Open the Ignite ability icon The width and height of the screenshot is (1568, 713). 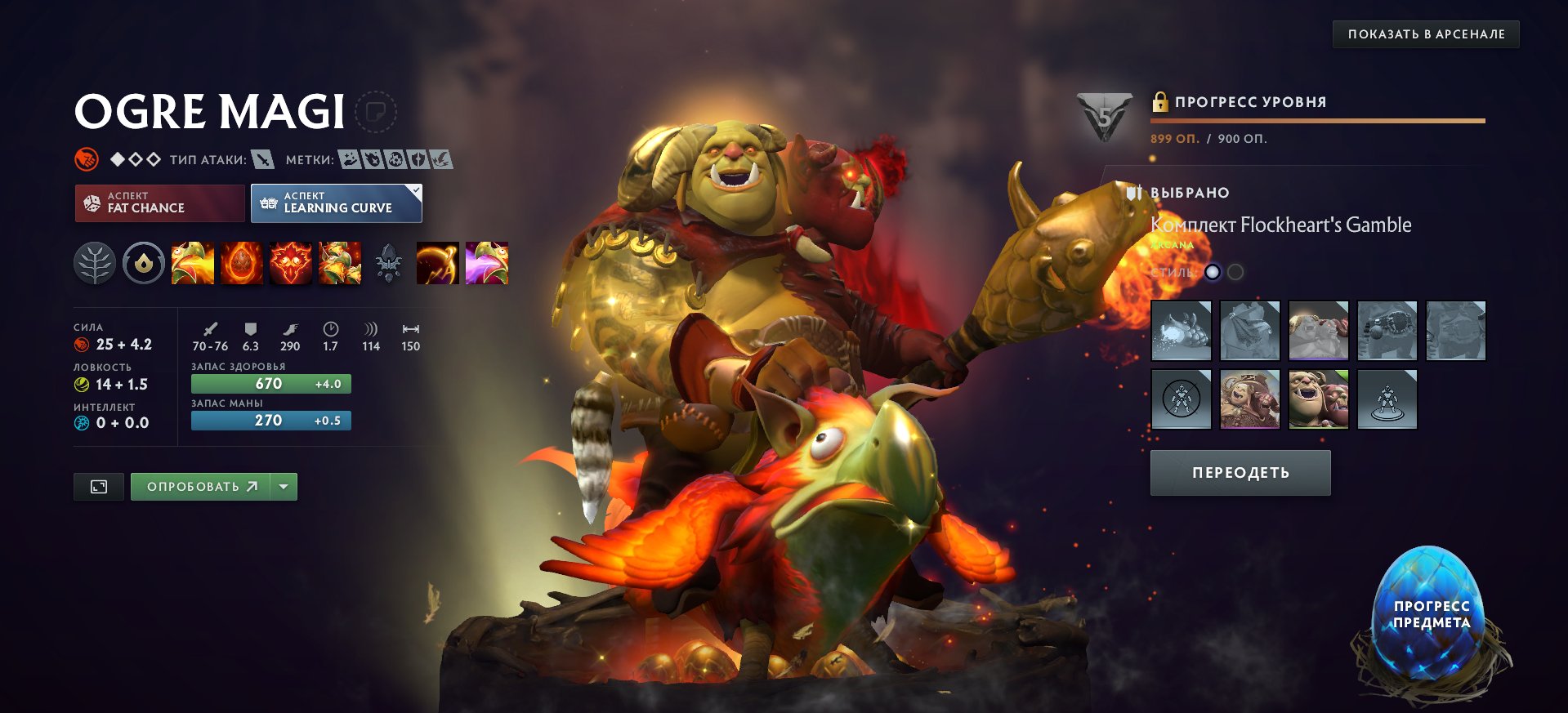click(x=241, y=263)
